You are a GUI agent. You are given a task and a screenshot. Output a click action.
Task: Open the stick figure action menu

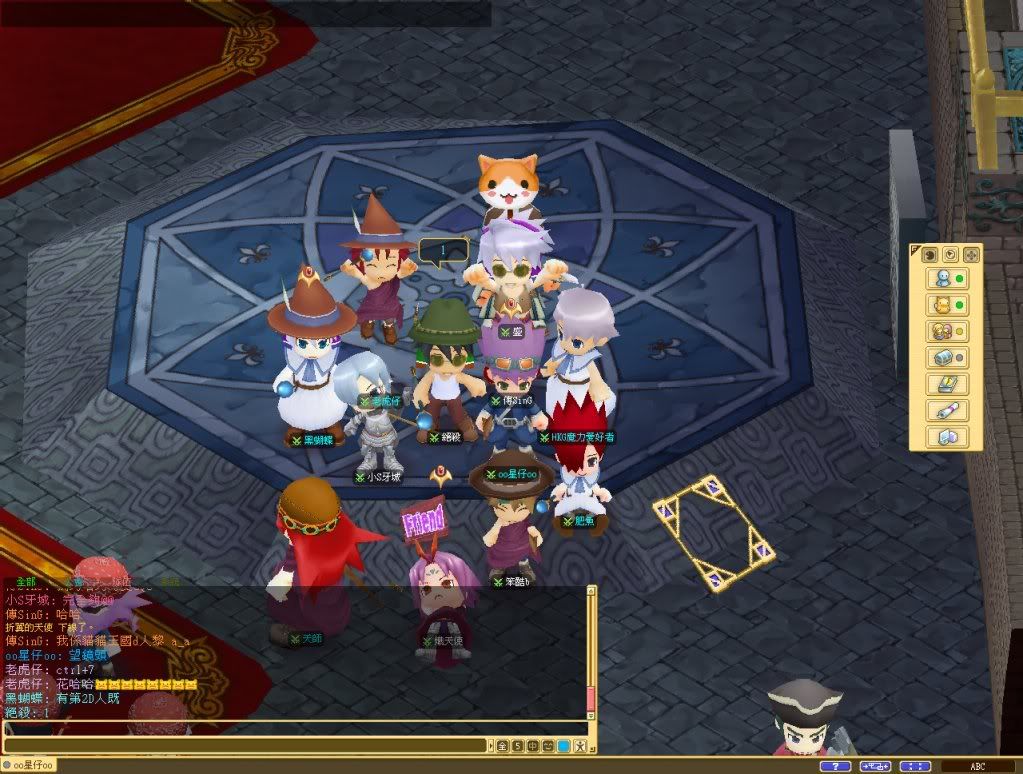click(579, 746)
